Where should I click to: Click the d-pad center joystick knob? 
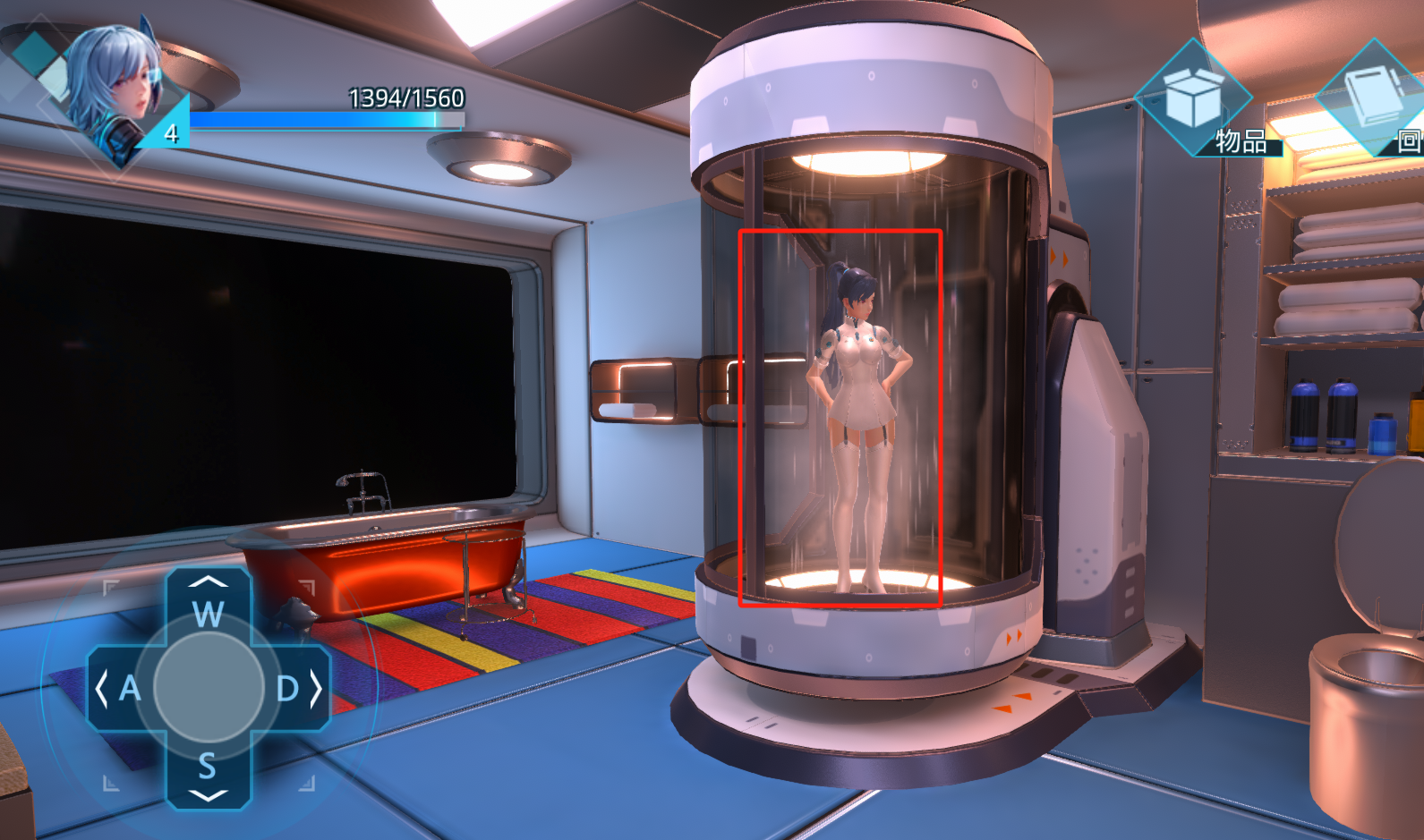(209, 686)
